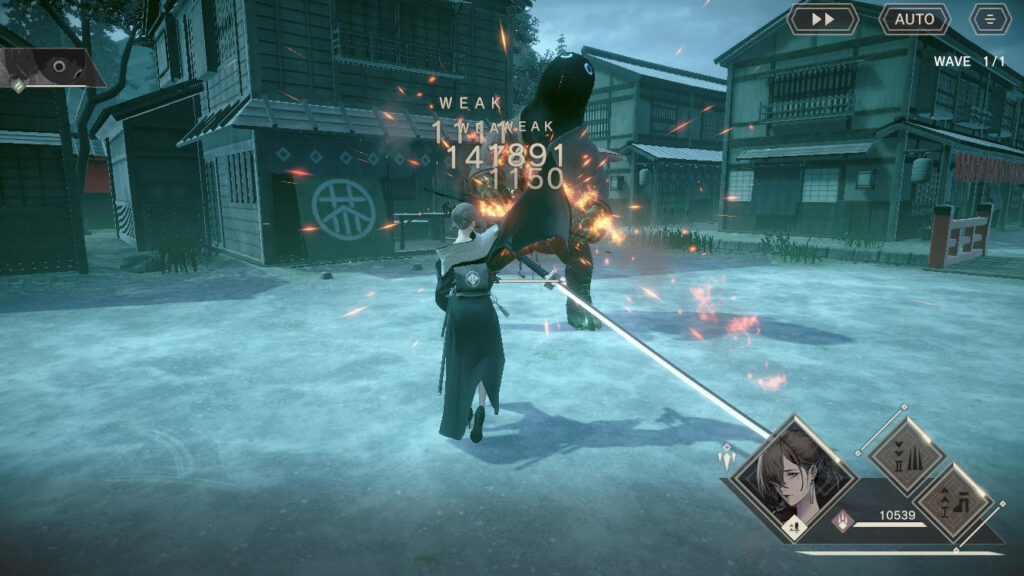This screenshot has width=1024, height=576.
Task: Open the battle menu button
Action: 990,19
